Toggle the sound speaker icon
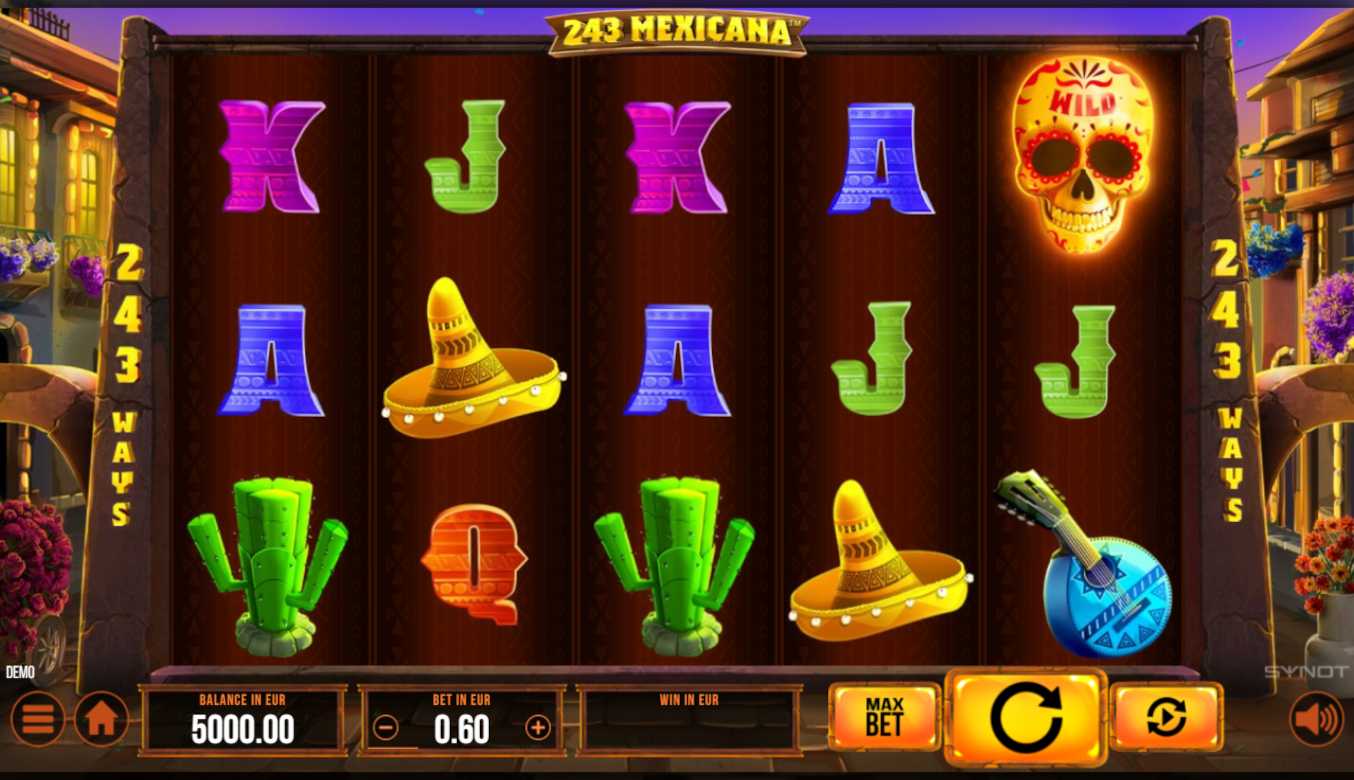 click(1316, 719)
